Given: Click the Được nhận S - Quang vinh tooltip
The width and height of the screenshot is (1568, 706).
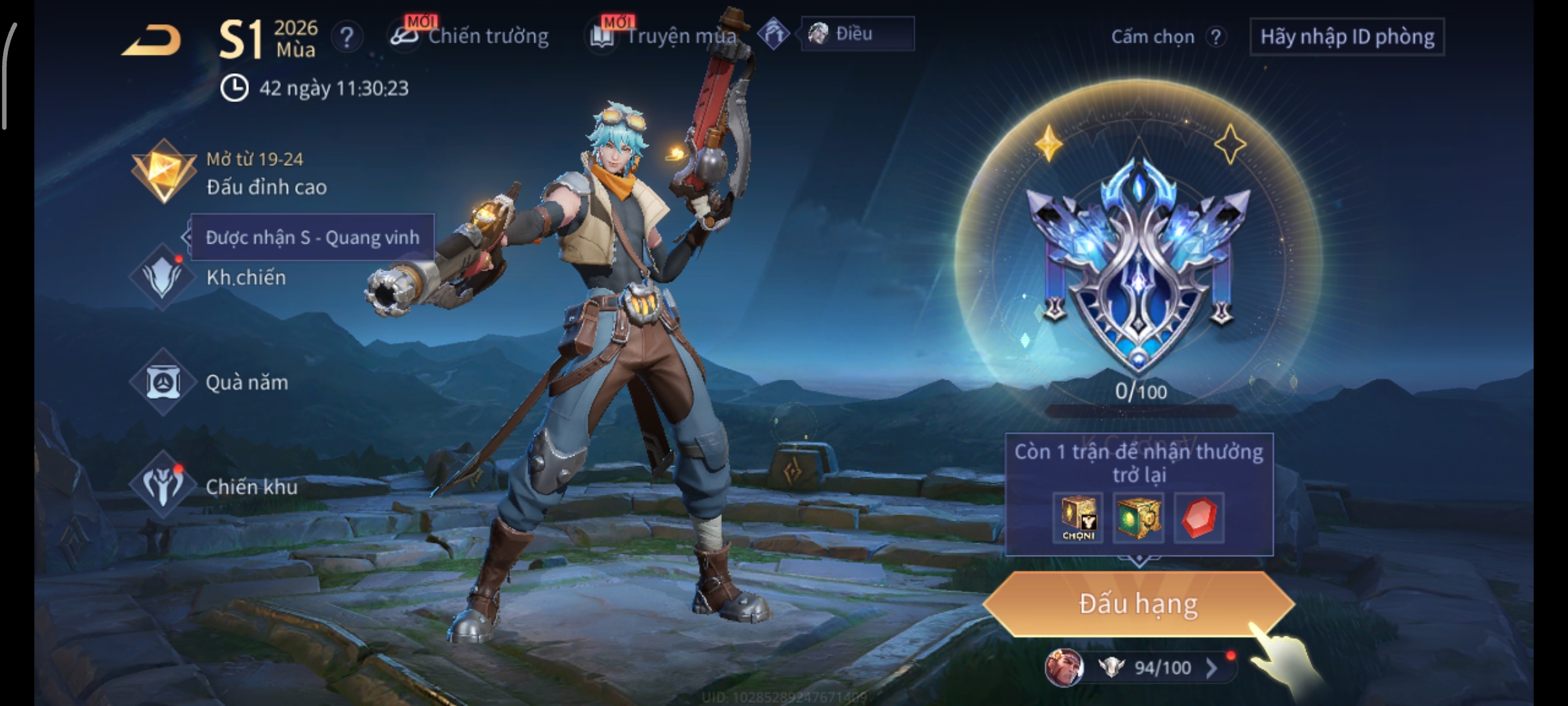Looking at the screenshot, I should [312, 237].
